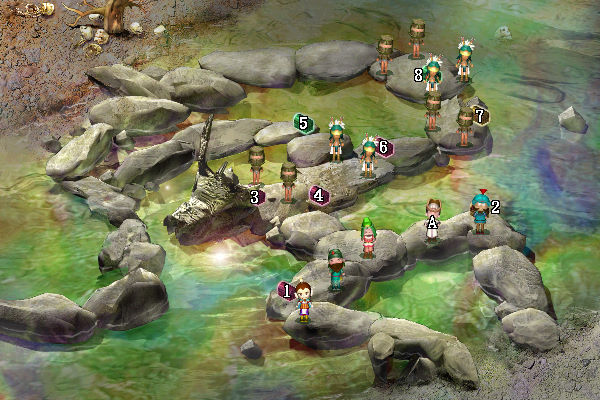Select the enemy labeled number 8

click(x=433, y=76)
